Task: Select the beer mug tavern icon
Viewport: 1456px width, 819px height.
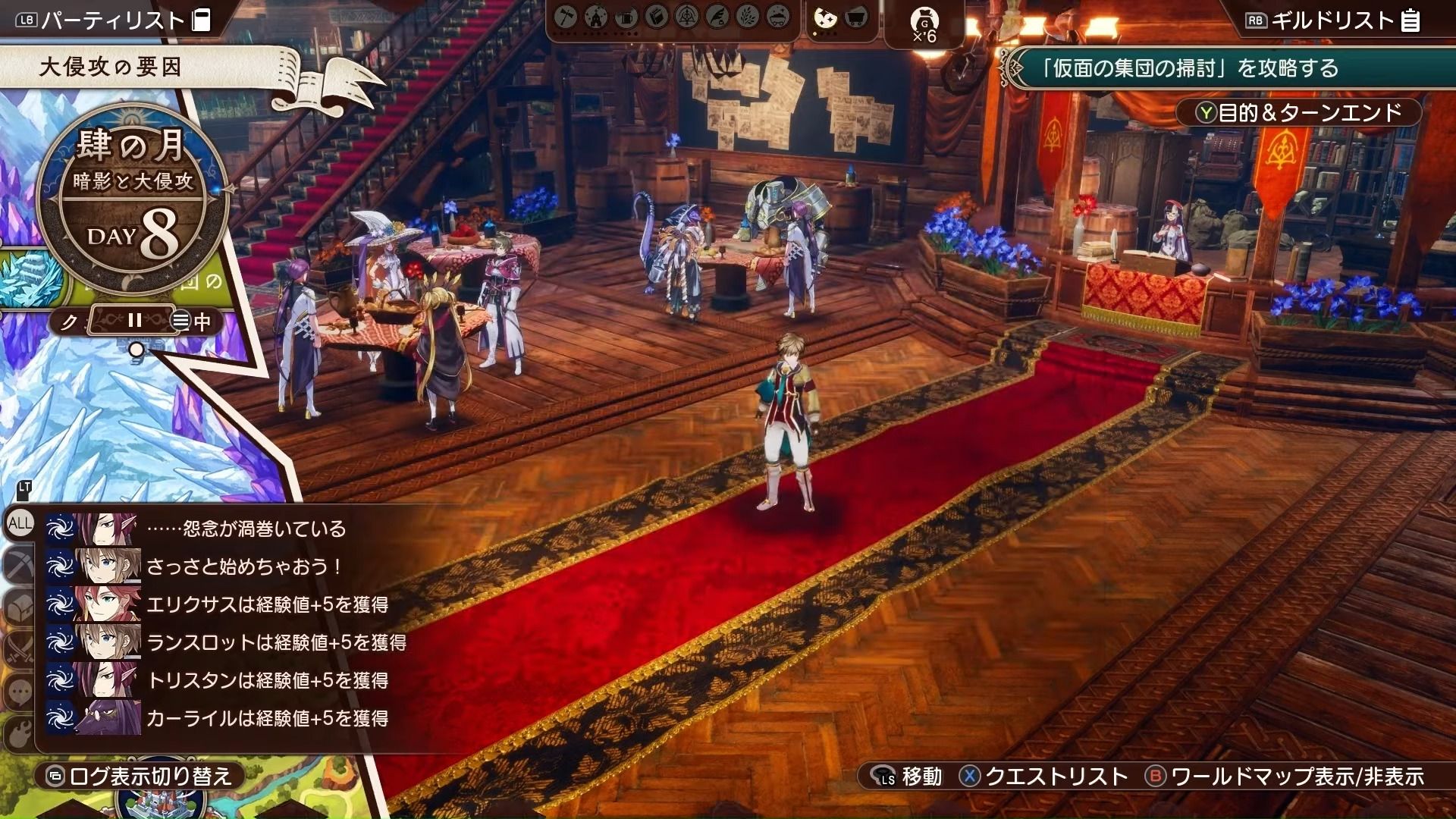Action: pos(626,17)
